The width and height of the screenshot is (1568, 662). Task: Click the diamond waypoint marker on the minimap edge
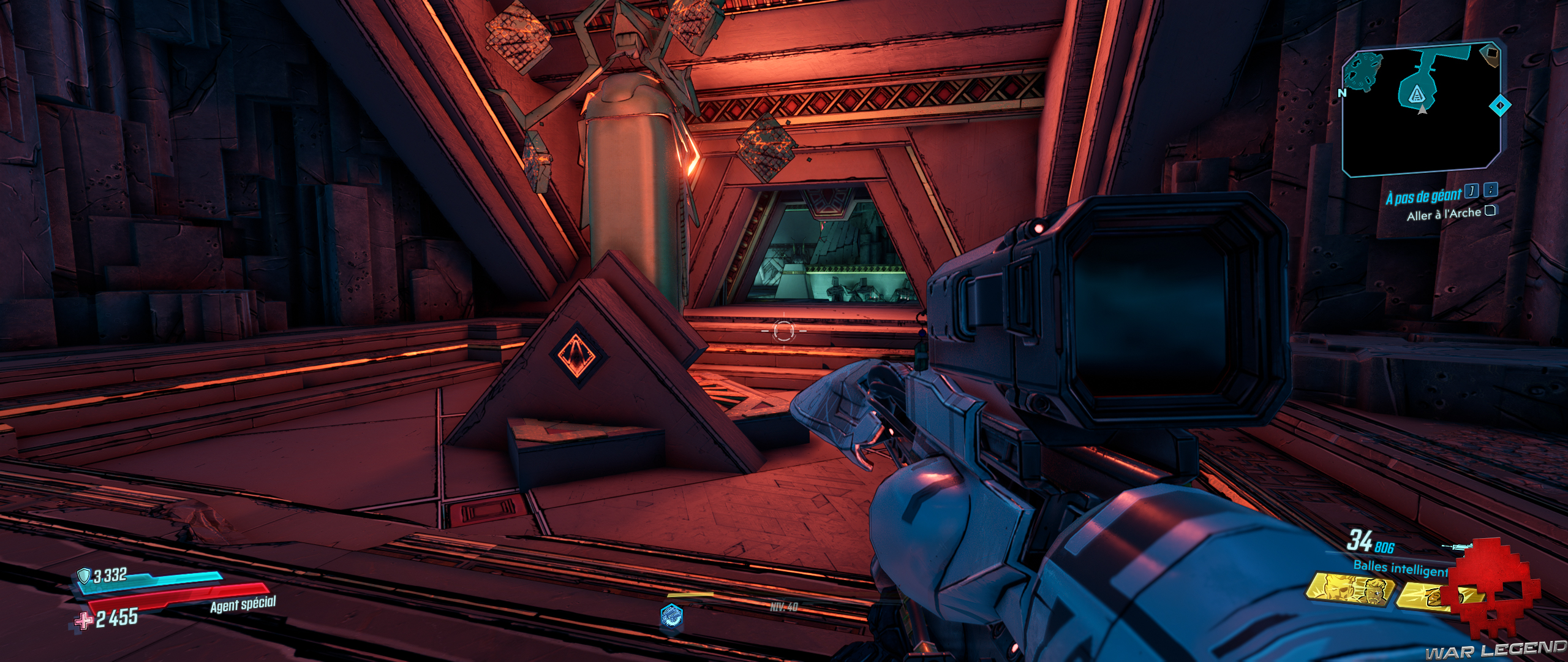coord(1500,104)
